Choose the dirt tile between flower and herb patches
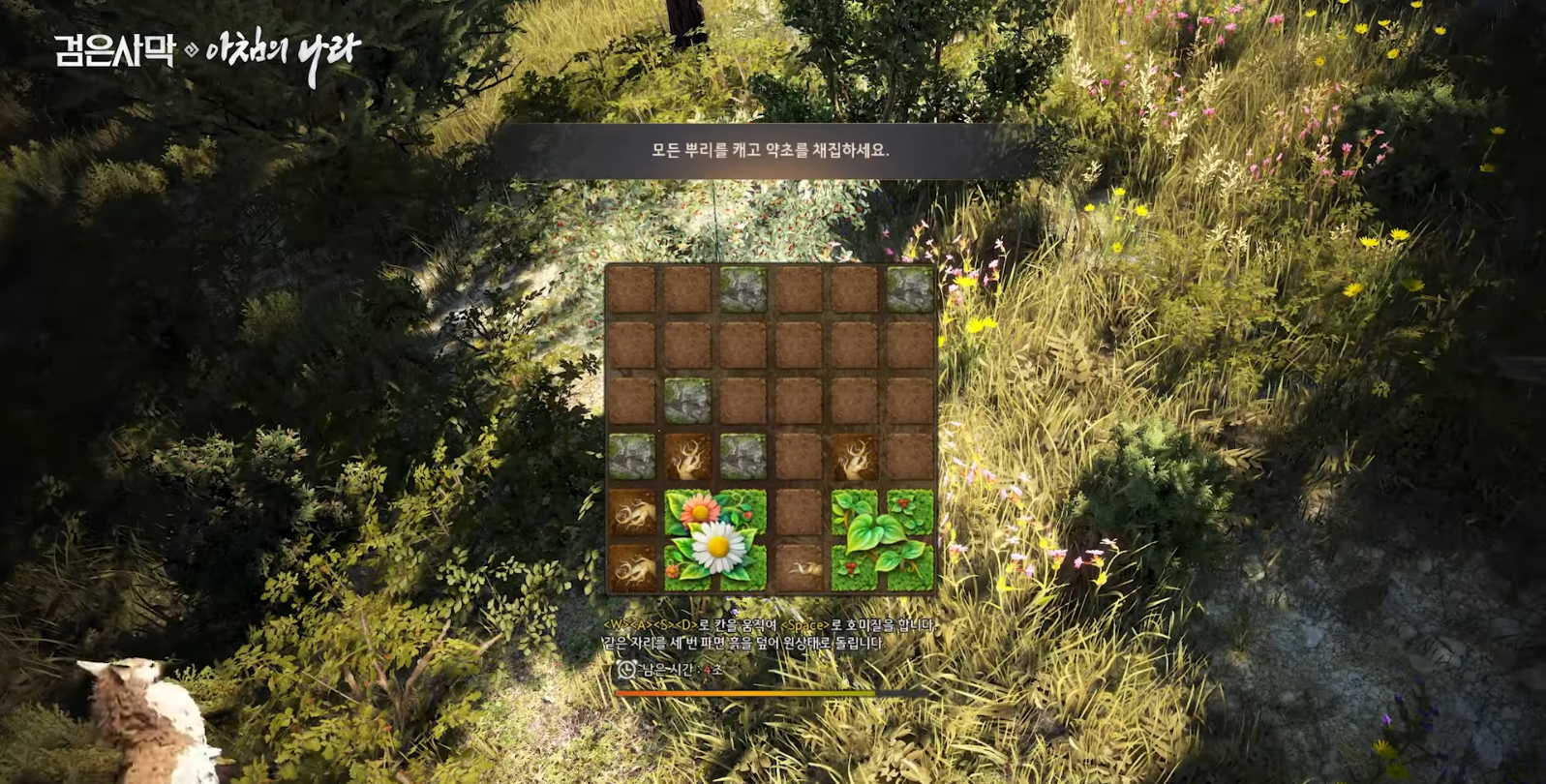This screenshot has height=784, width=1546. [x=799, y=512]
